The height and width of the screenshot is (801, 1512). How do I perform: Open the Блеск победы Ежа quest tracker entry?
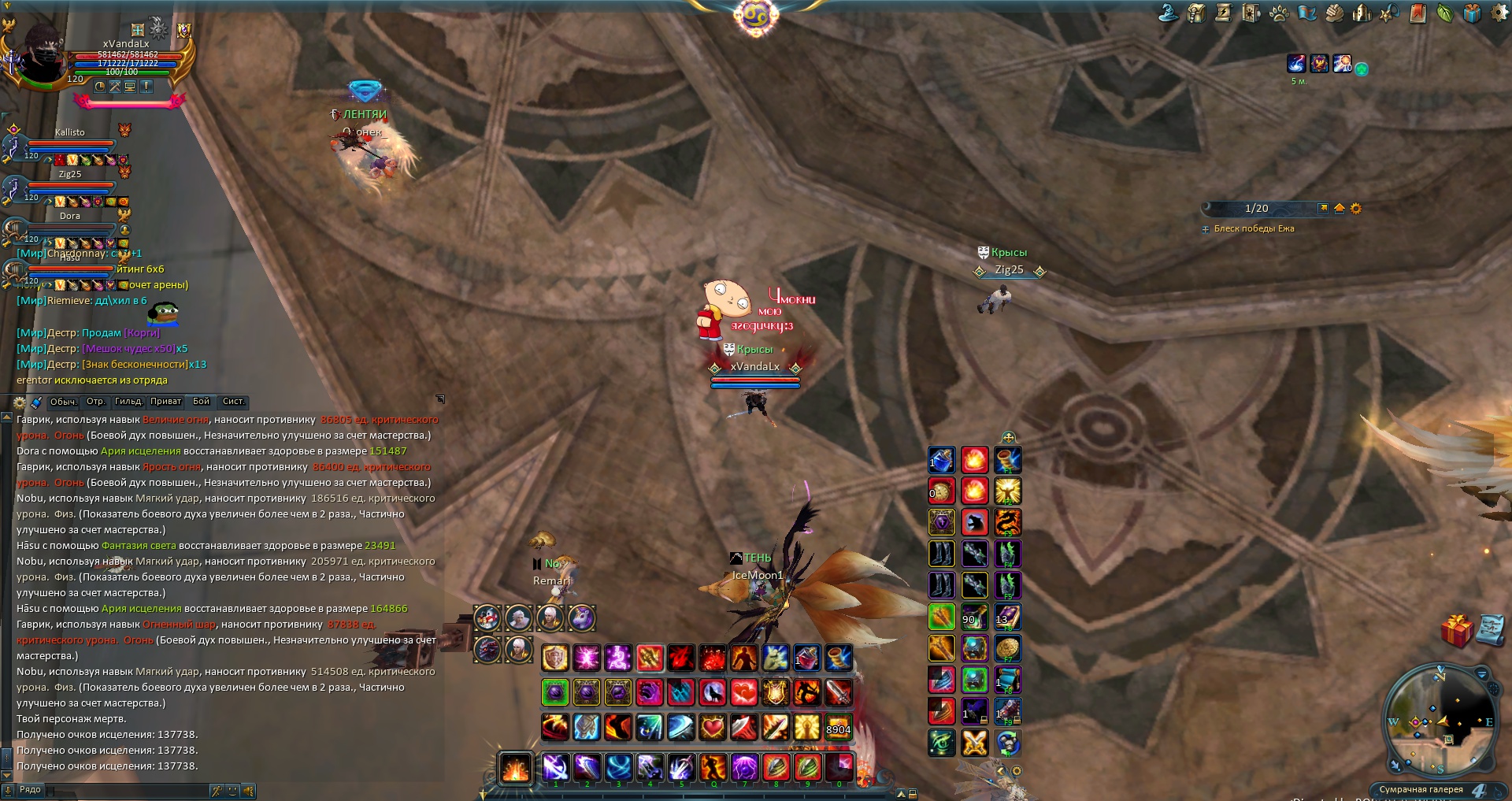point(1254,228)
